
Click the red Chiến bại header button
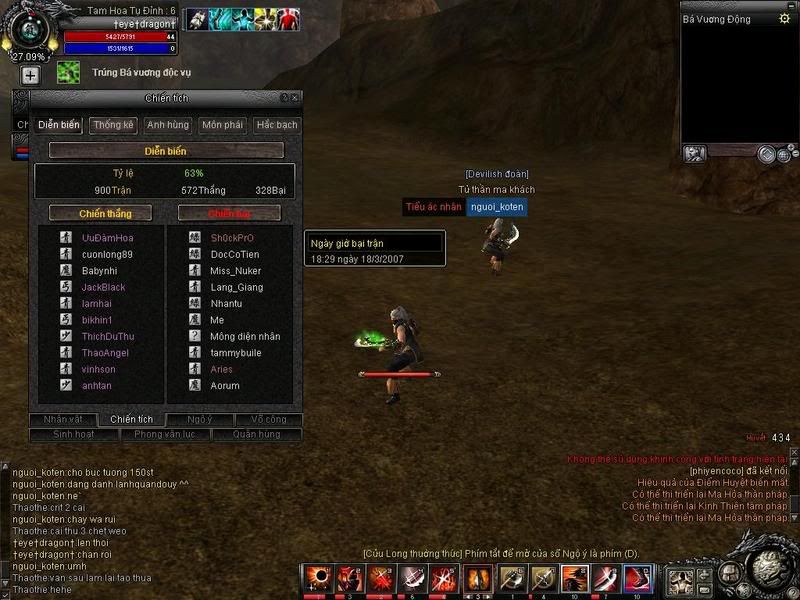pyautogui.click(x=229, y=213)
